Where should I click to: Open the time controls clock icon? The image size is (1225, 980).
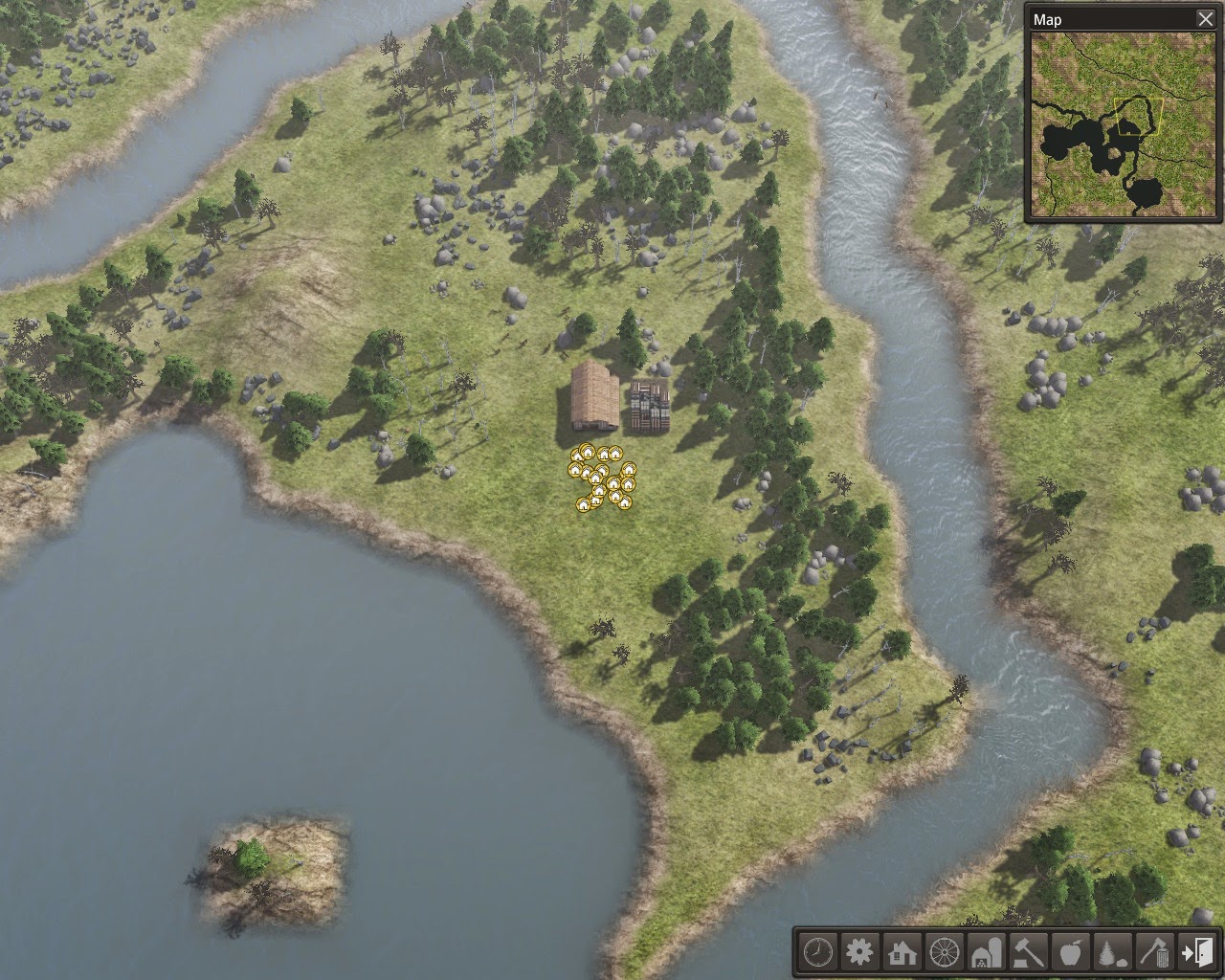pyautogui.click(x=816, y=953)
